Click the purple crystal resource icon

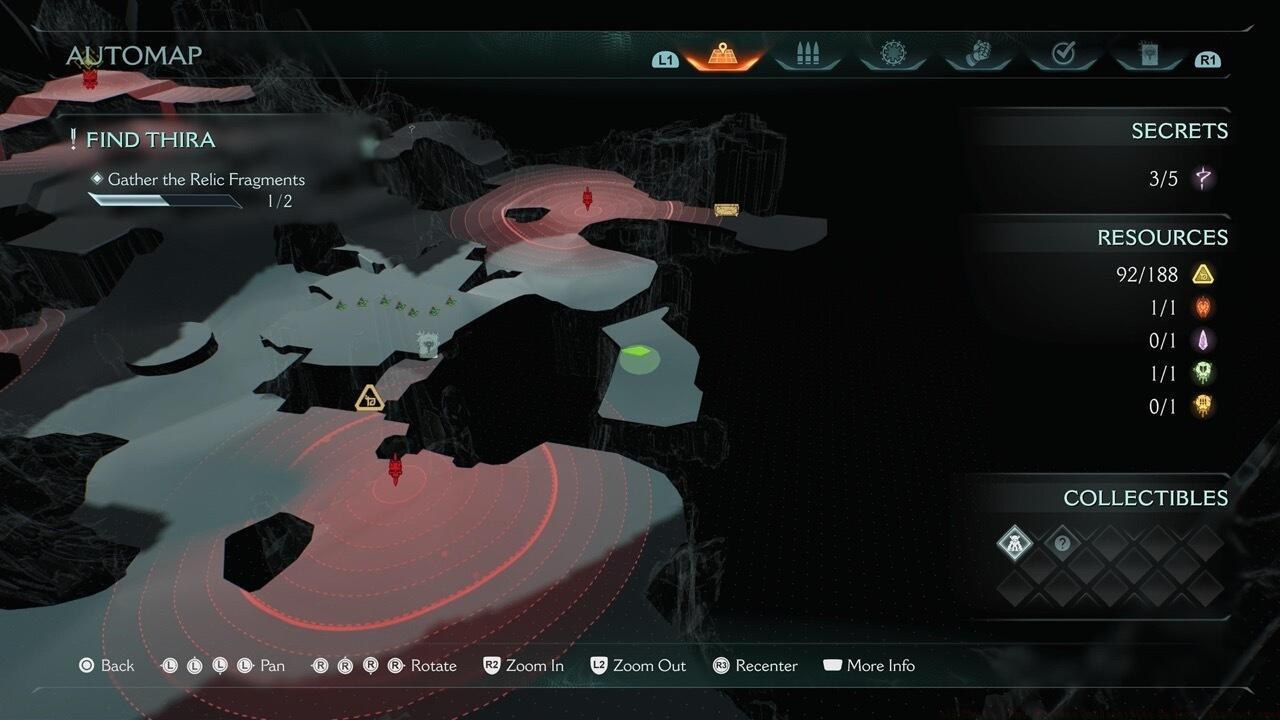click(1203, 340)
